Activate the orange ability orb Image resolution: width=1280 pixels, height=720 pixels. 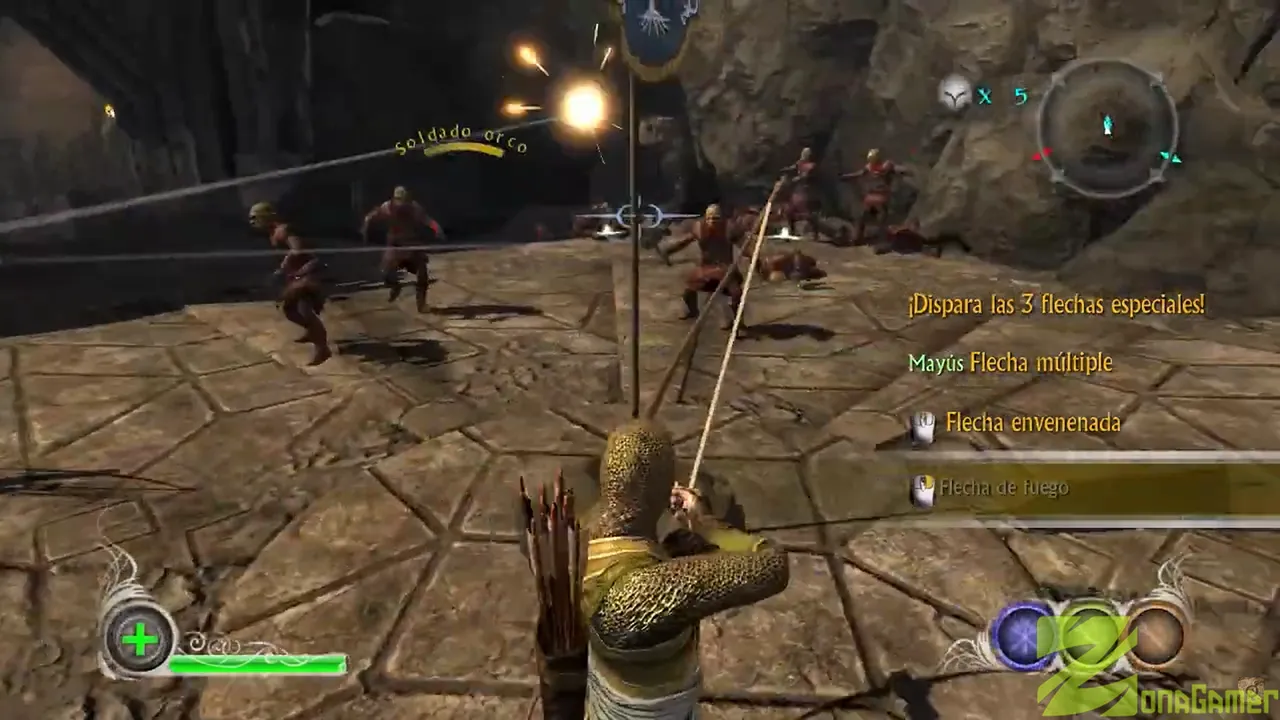pos(1156,635)
